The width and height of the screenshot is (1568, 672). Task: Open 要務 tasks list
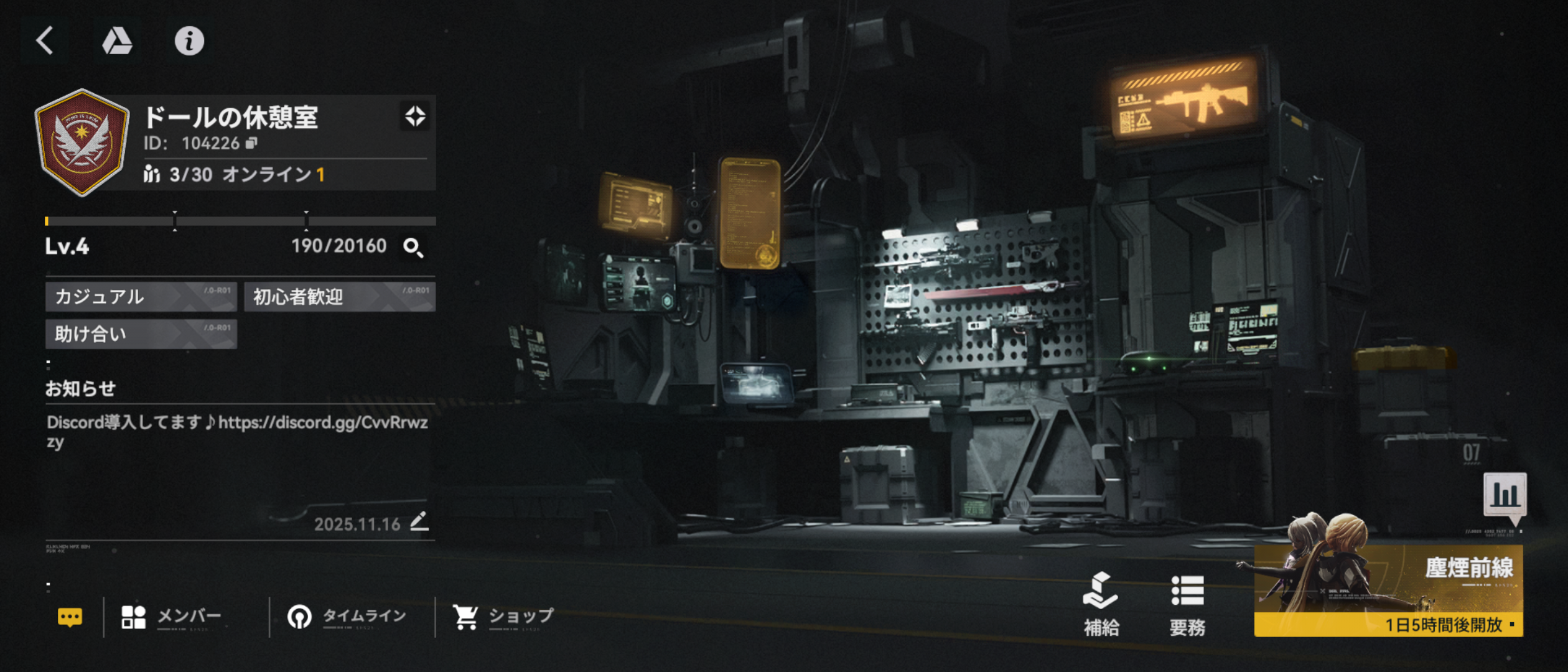pos(1187,605)
